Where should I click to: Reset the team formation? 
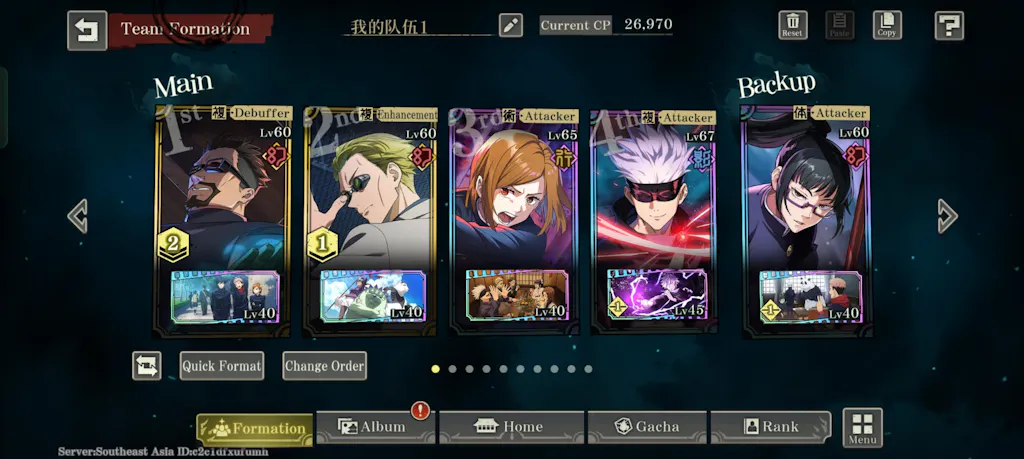[x=792, y=25]
